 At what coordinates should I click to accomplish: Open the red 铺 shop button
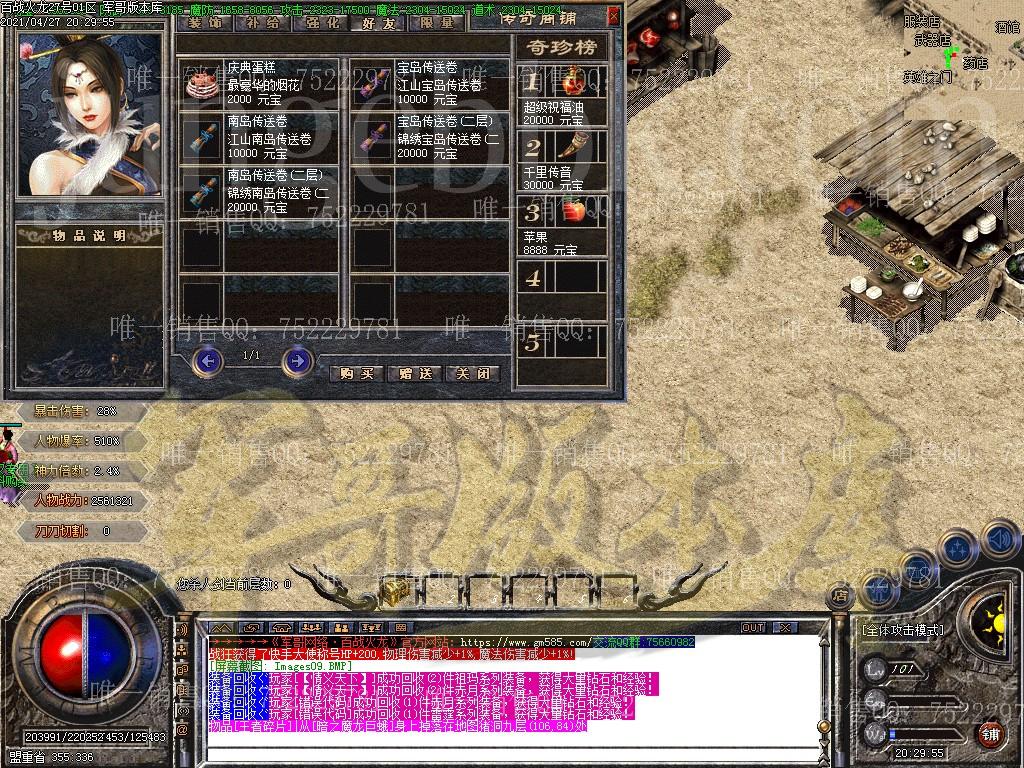[x=990, y=735]
